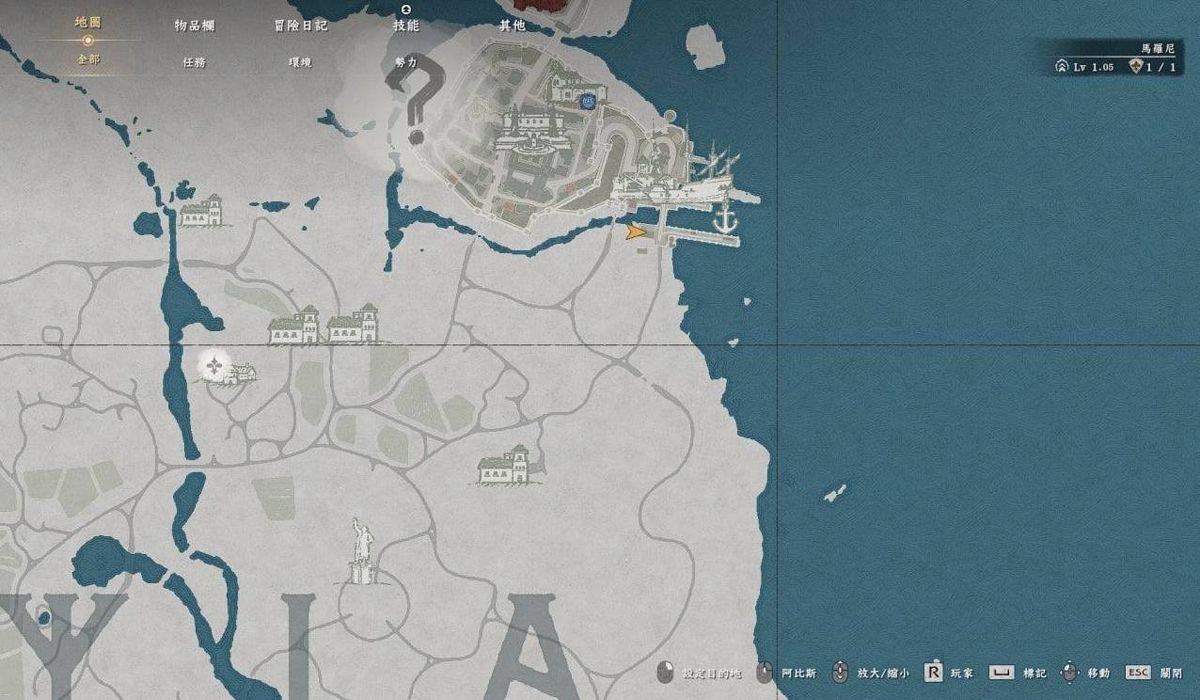Show 全部 map markers filter

click(x=88, y=60)
